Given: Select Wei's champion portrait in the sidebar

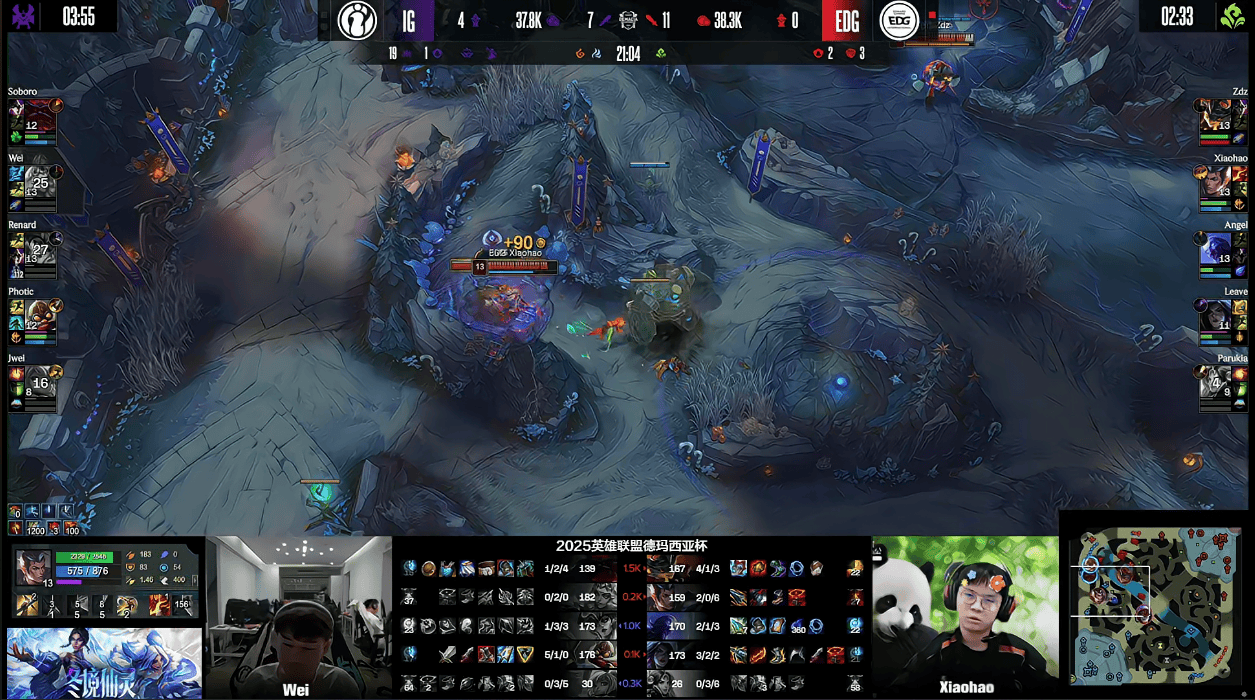Looking at the screenshot, I should [40, 181].
